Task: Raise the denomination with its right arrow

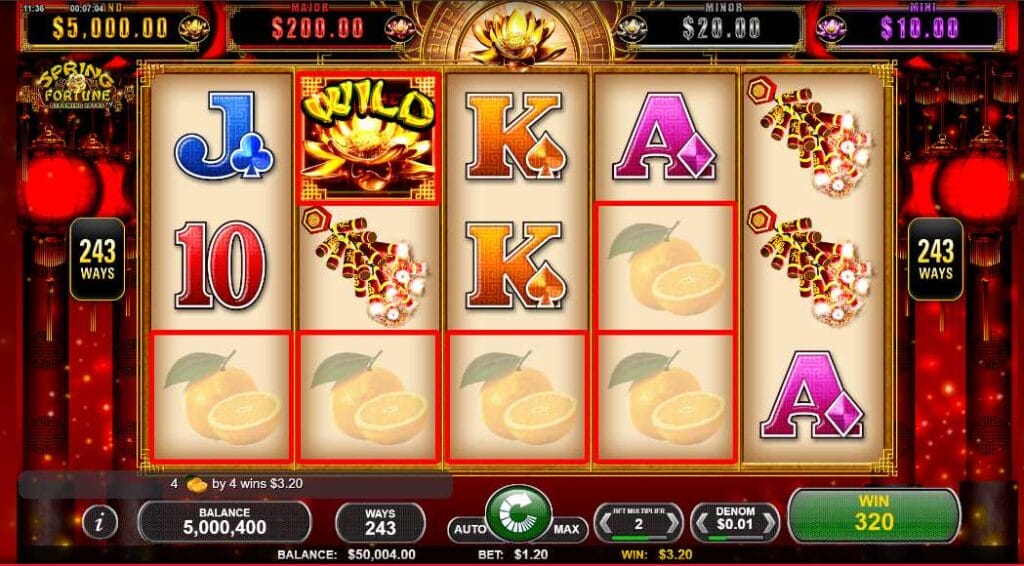Action: 771,522
